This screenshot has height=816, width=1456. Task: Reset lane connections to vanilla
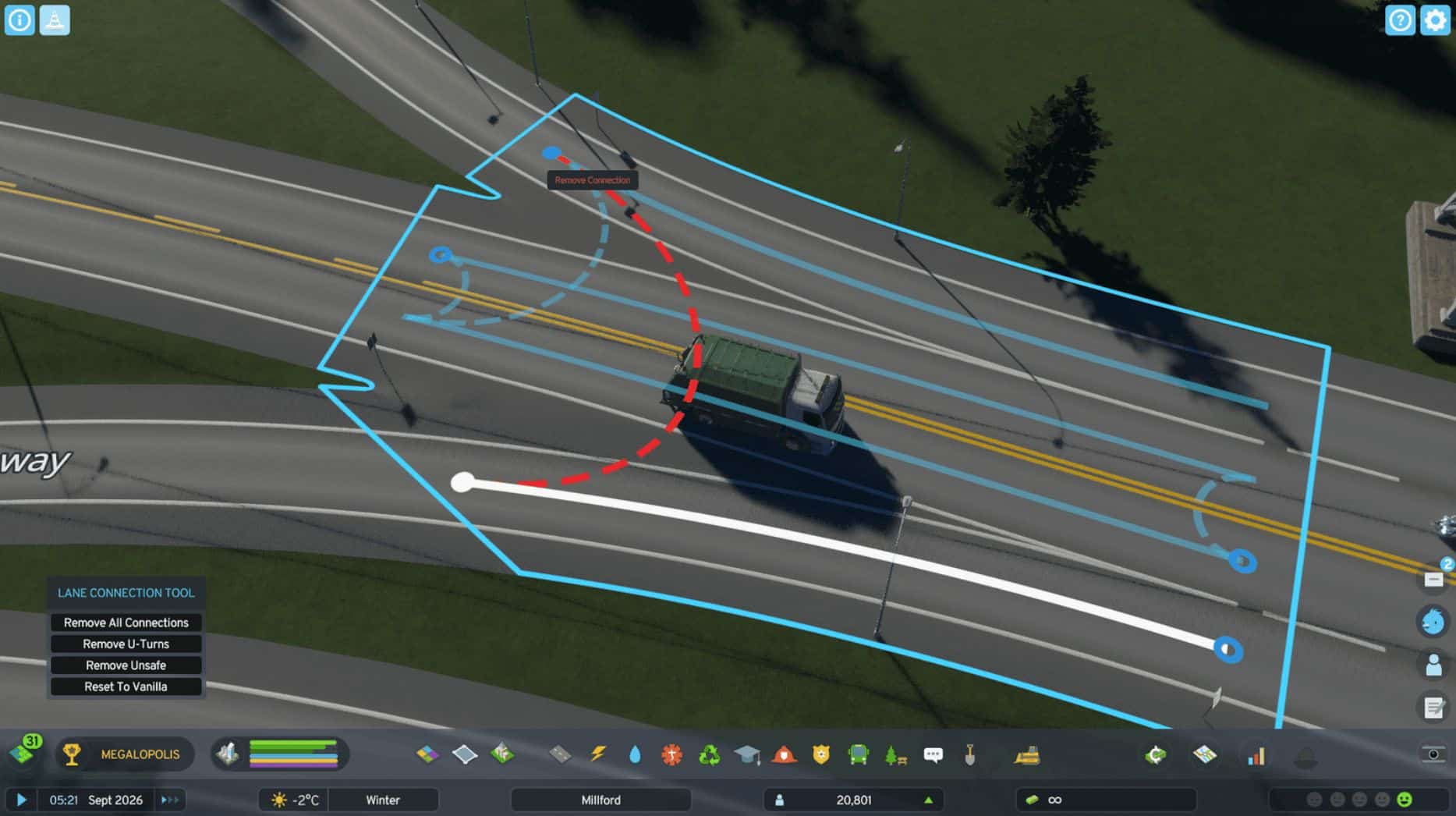pyautogui.click(x=126, y=687)
